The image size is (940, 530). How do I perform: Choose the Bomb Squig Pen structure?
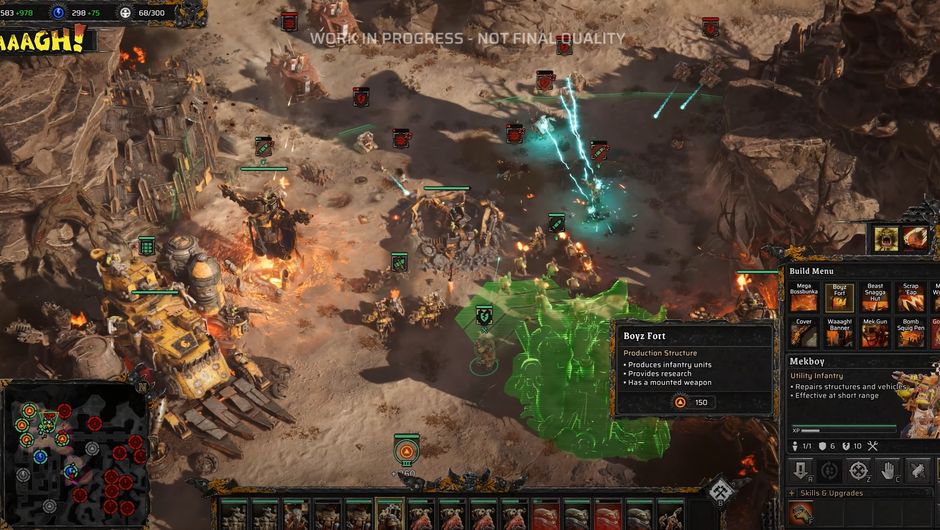pos(910,332)
